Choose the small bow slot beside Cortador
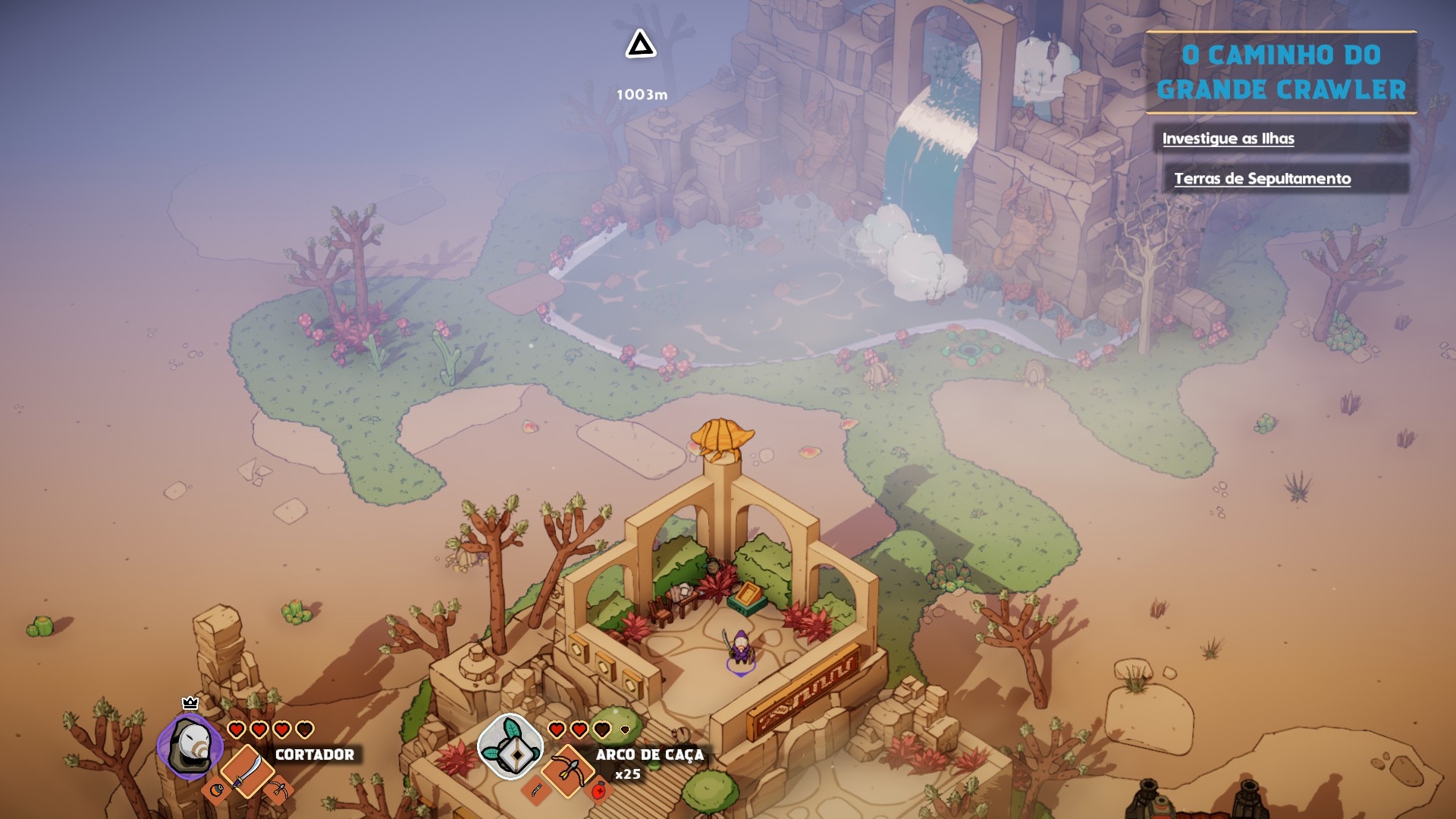Image resolution: width=1456 pixels, height=819 pixels. click(x=278, y=790)
